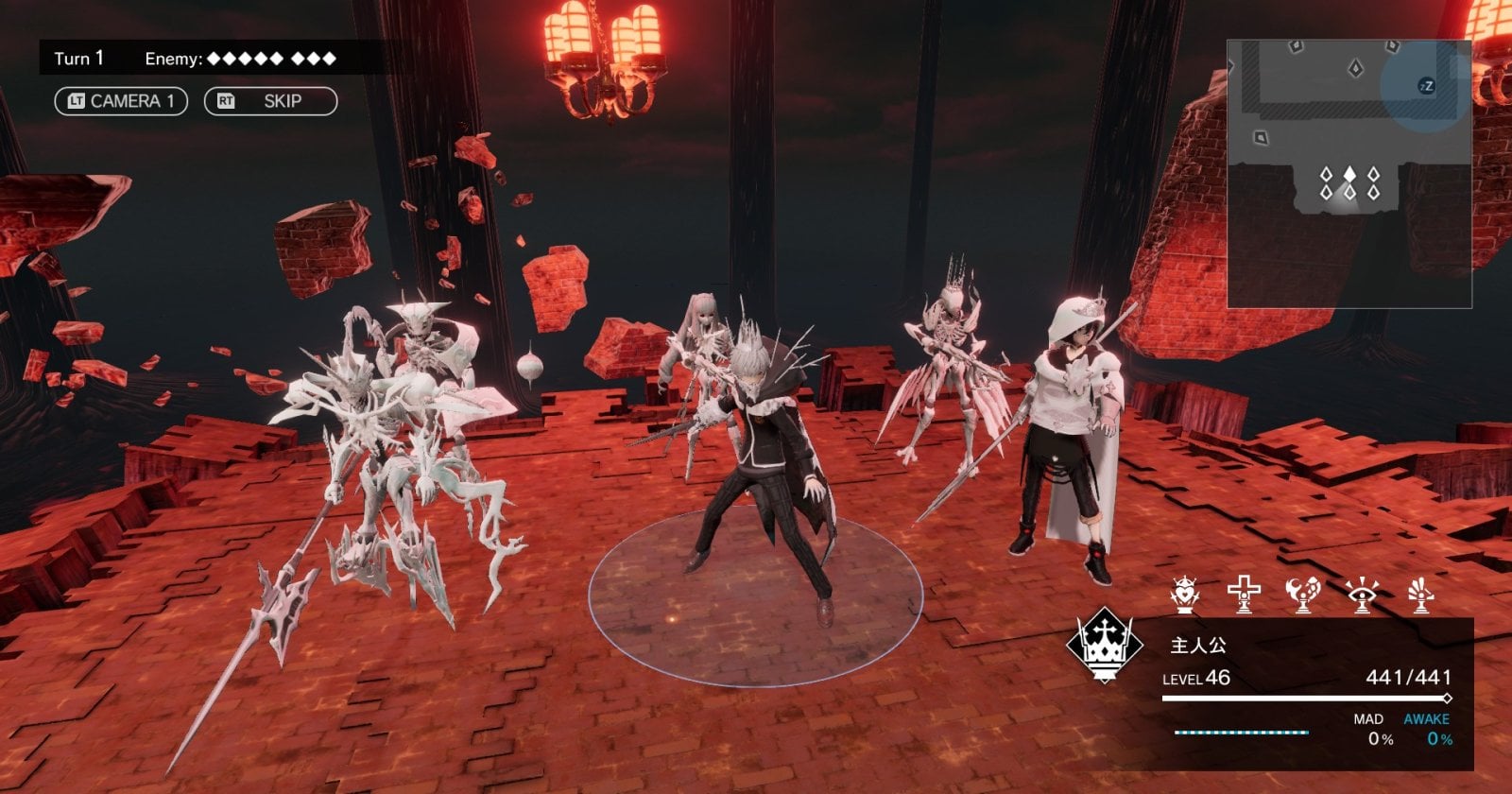Activate the cross chess-piece skill icon
This screenshot has width=1512, height=794.
point(1244,595)
